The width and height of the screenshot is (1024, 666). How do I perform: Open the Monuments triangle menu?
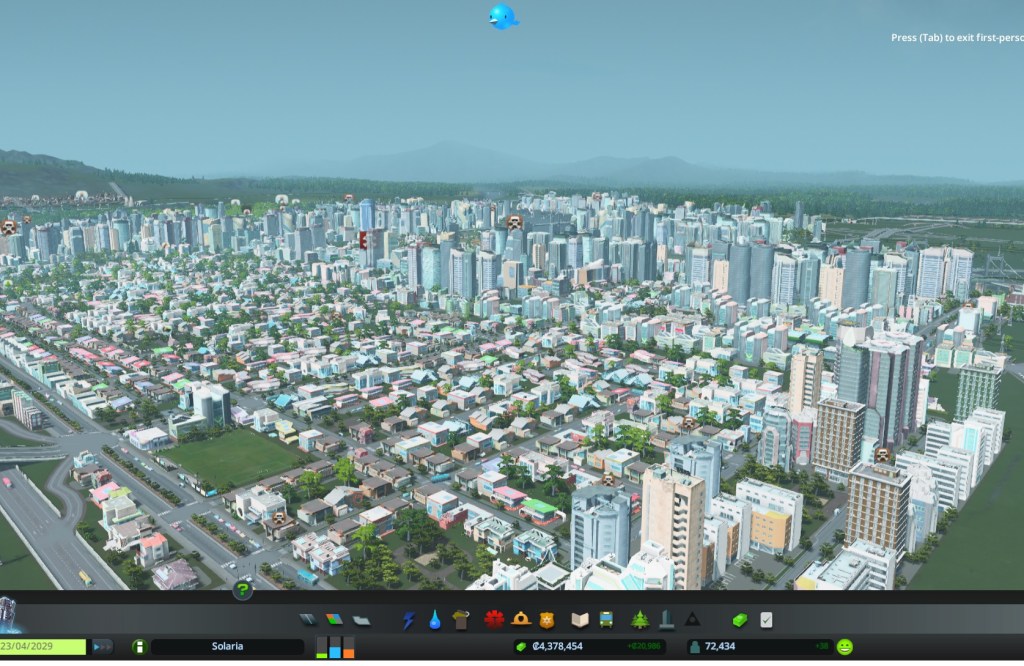click(x=692, y=620)
